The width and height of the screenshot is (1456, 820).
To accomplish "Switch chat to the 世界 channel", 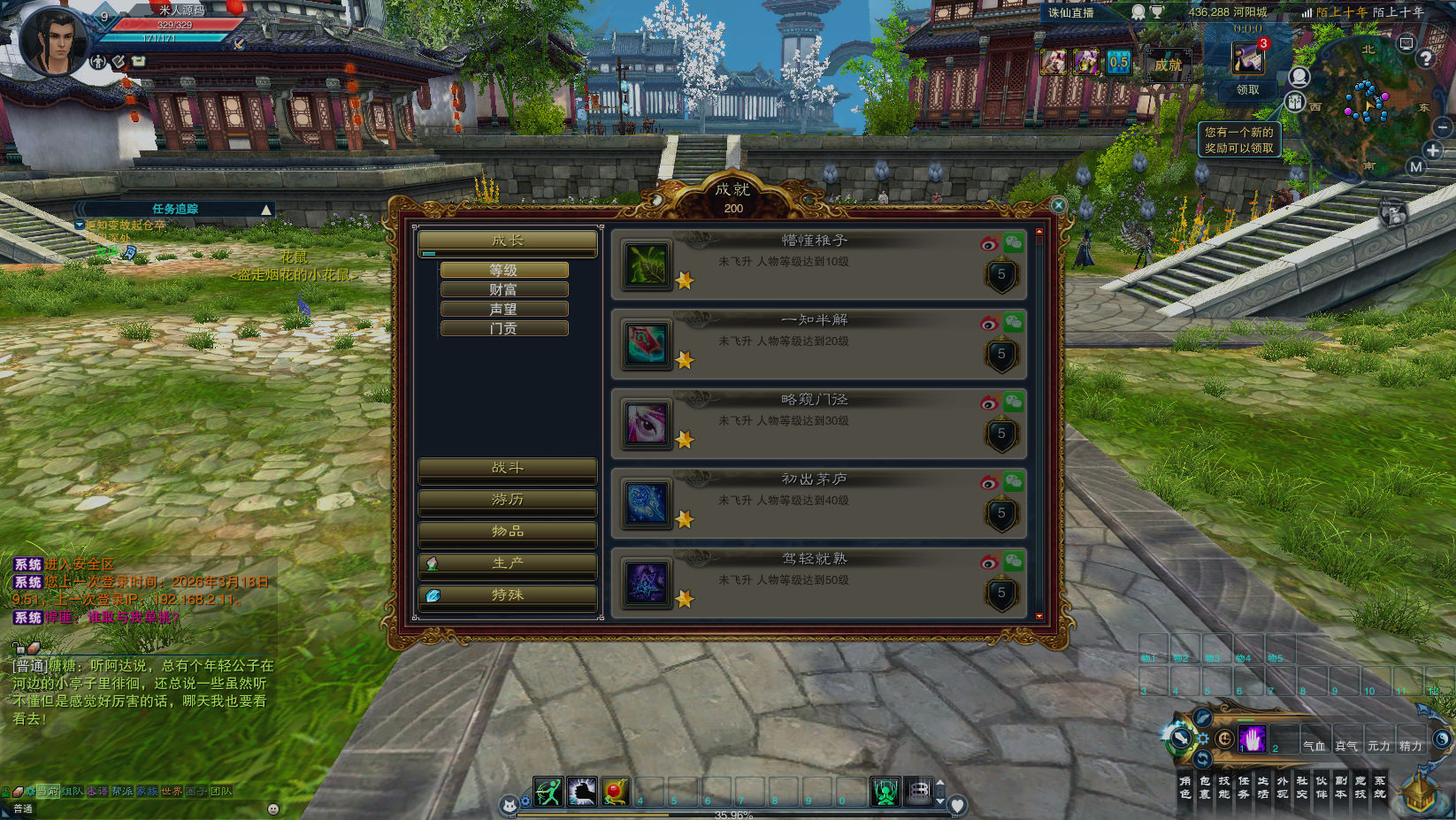I will (x=172, y=792).
